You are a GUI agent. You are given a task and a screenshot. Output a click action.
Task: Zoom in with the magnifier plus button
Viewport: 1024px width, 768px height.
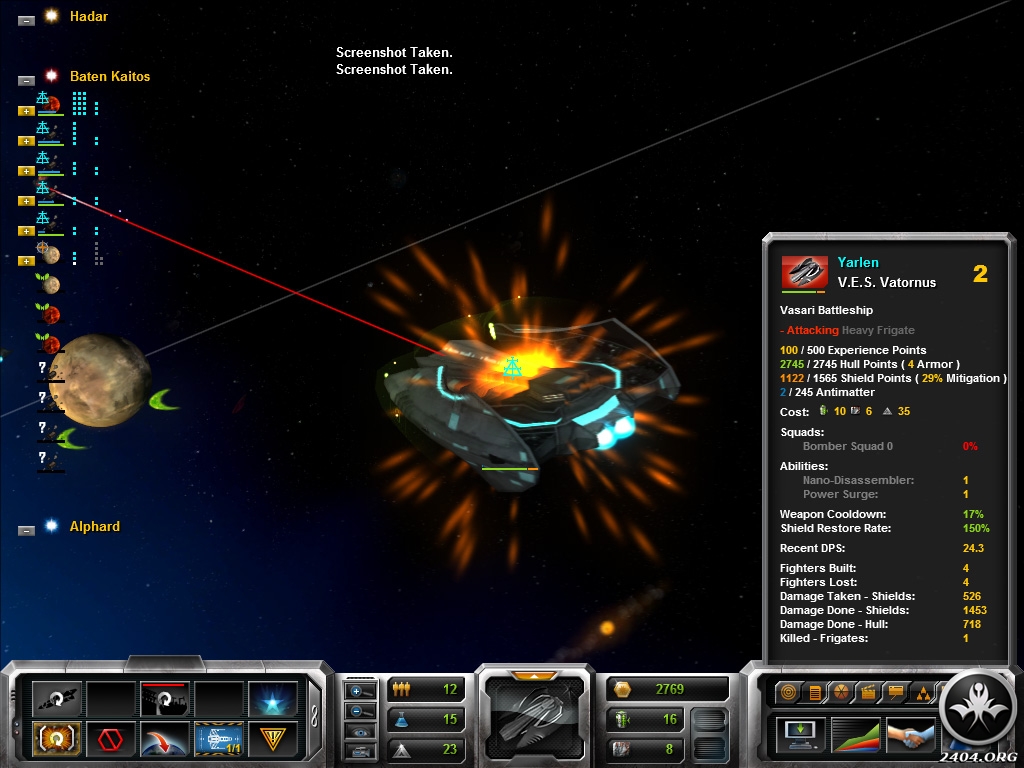(360, 691)
